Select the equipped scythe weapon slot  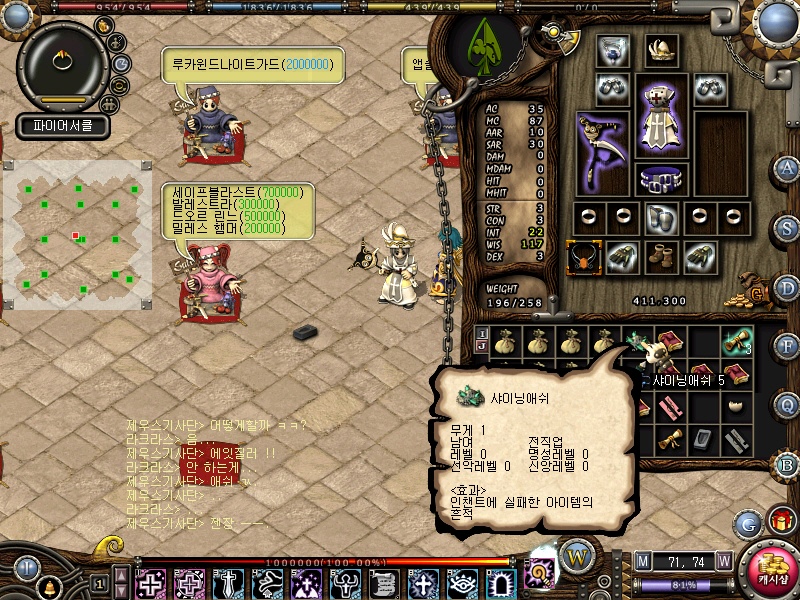pos(603,150)
